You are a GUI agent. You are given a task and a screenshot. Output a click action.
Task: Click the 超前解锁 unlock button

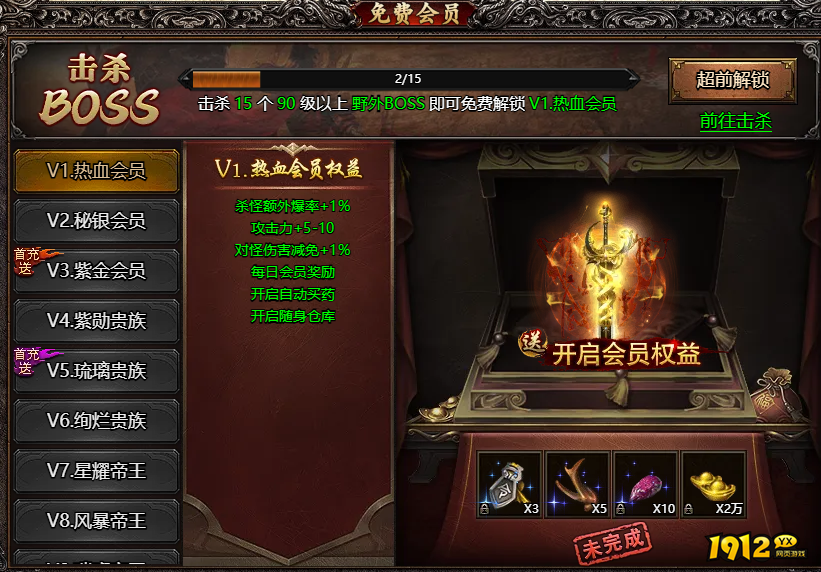click(732, 80)
